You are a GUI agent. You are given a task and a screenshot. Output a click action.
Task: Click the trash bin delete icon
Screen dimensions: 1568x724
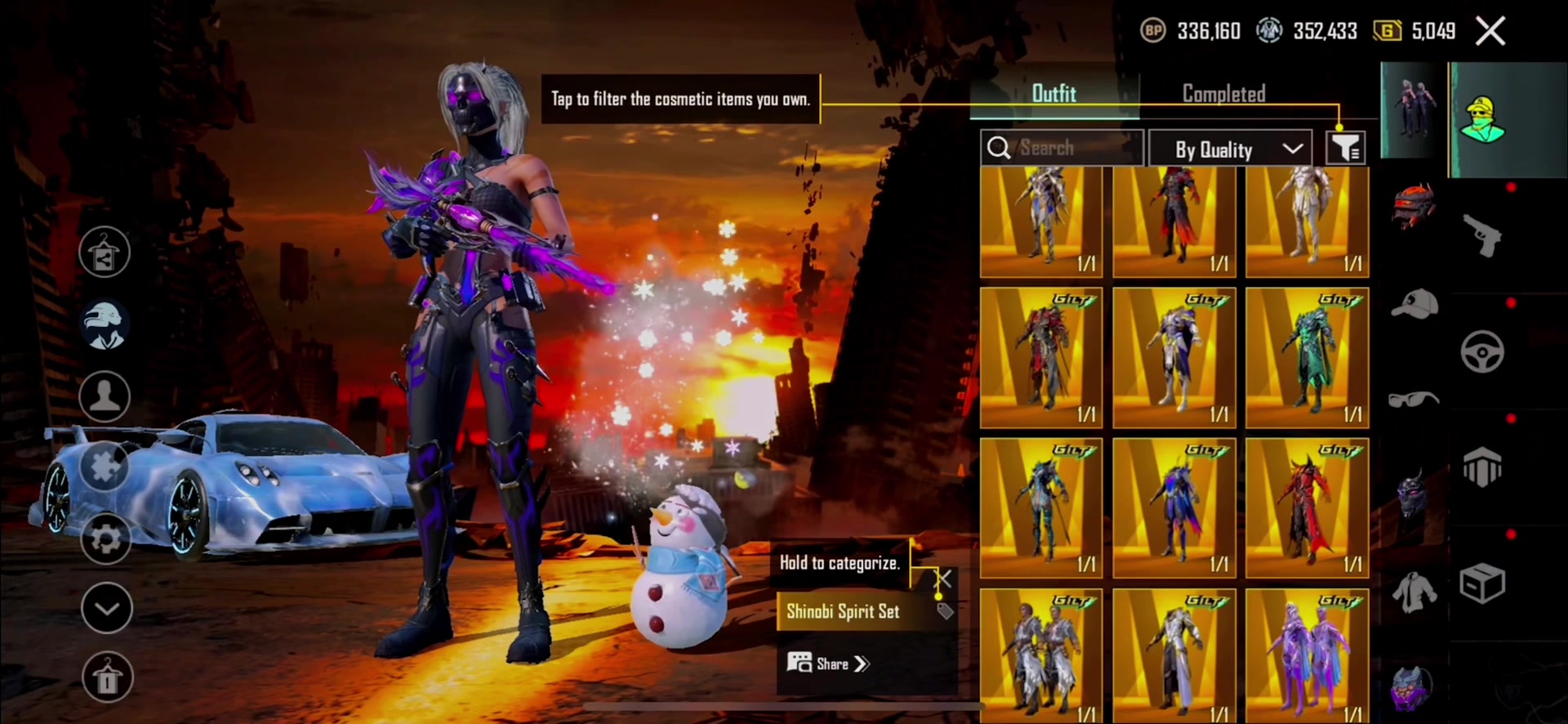106,677
